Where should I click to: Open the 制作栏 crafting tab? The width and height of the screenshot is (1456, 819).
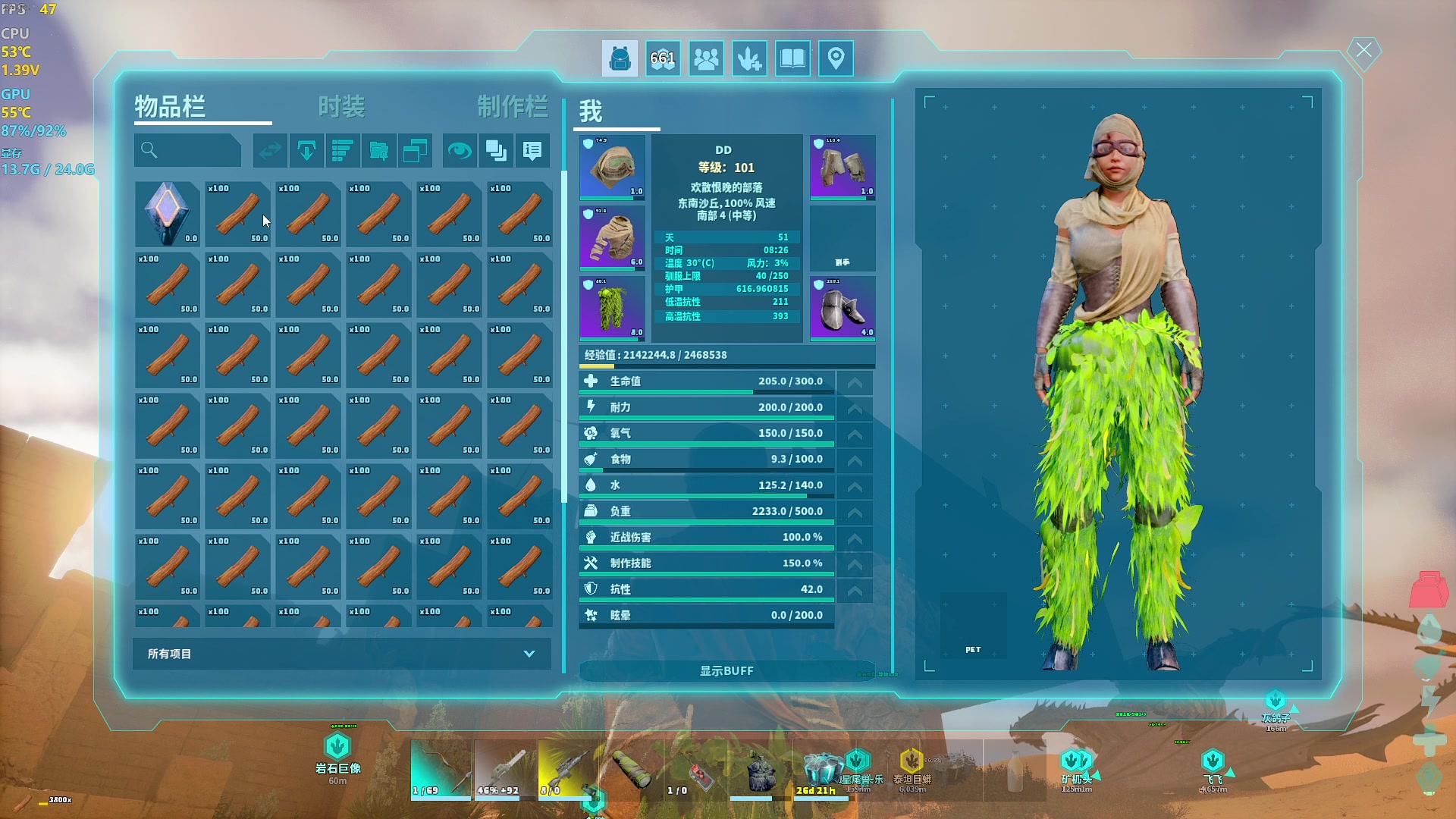(x=512, y=107)
